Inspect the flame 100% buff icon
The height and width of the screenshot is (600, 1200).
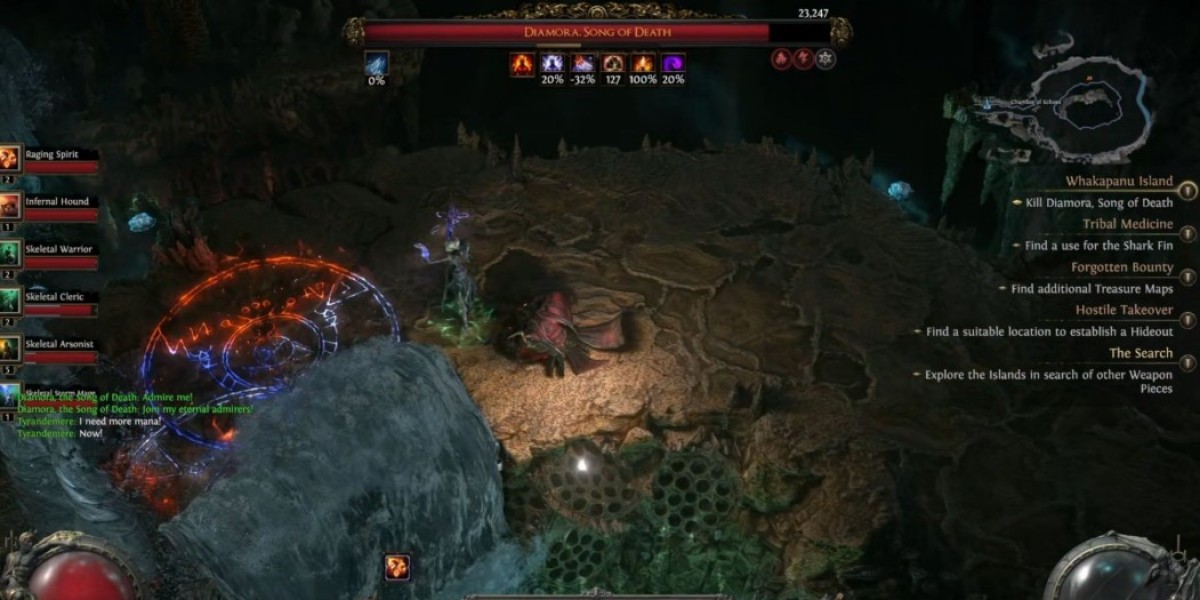point(643,65)
